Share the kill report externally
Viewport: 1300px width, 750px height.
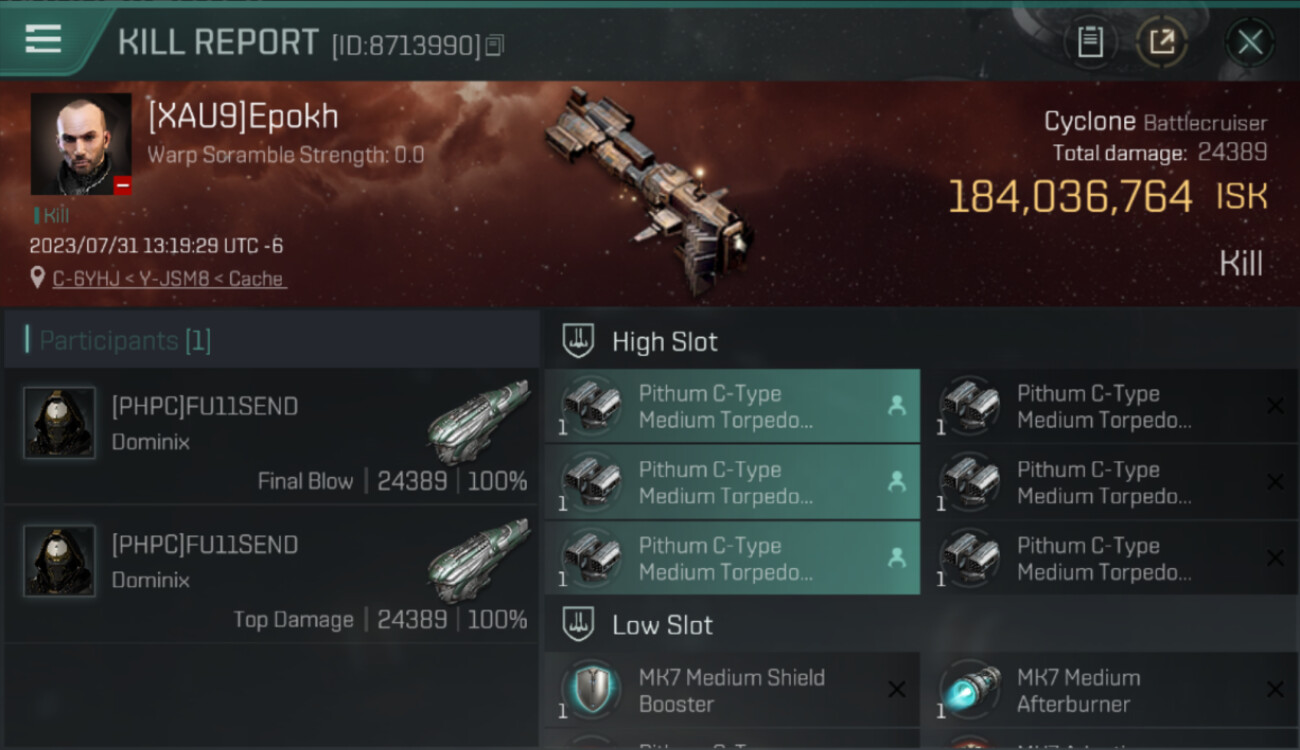1161,42
